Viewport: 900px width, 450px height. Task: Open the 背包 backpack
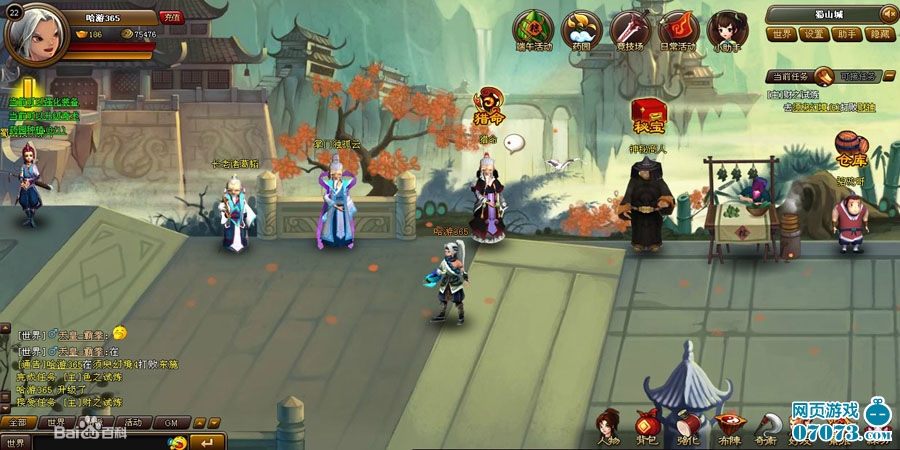pos(646,425)
